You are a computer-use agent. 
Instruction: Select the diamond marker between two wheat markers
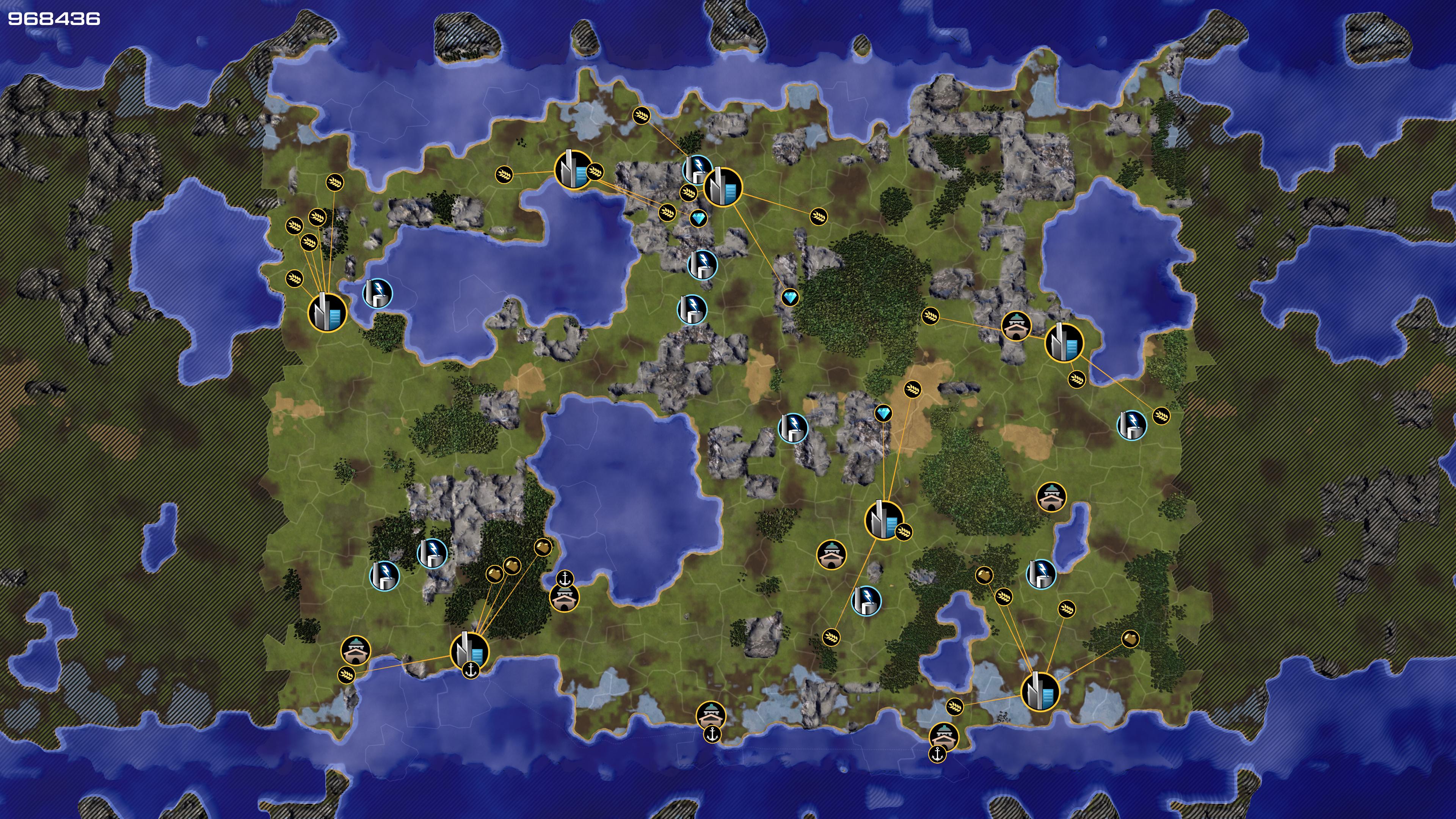[698, 218]
